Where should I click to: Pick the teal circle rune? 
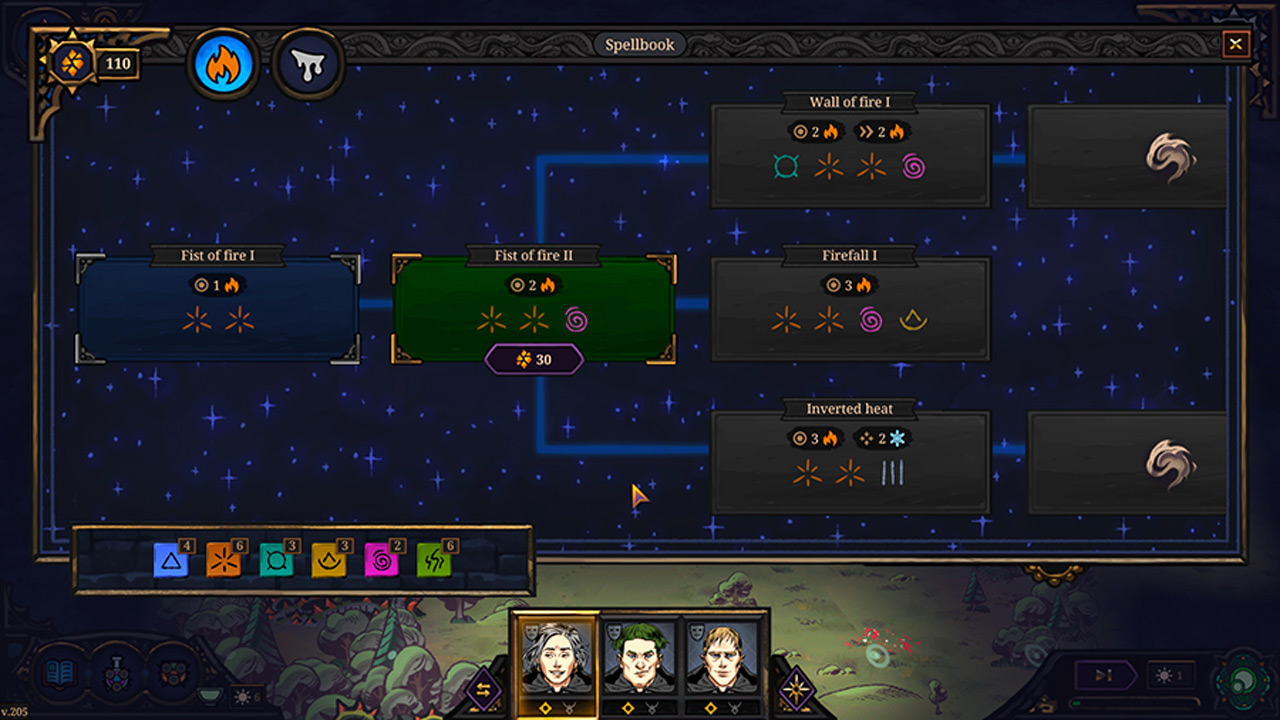pyautogui.click(x=277, y=561)
